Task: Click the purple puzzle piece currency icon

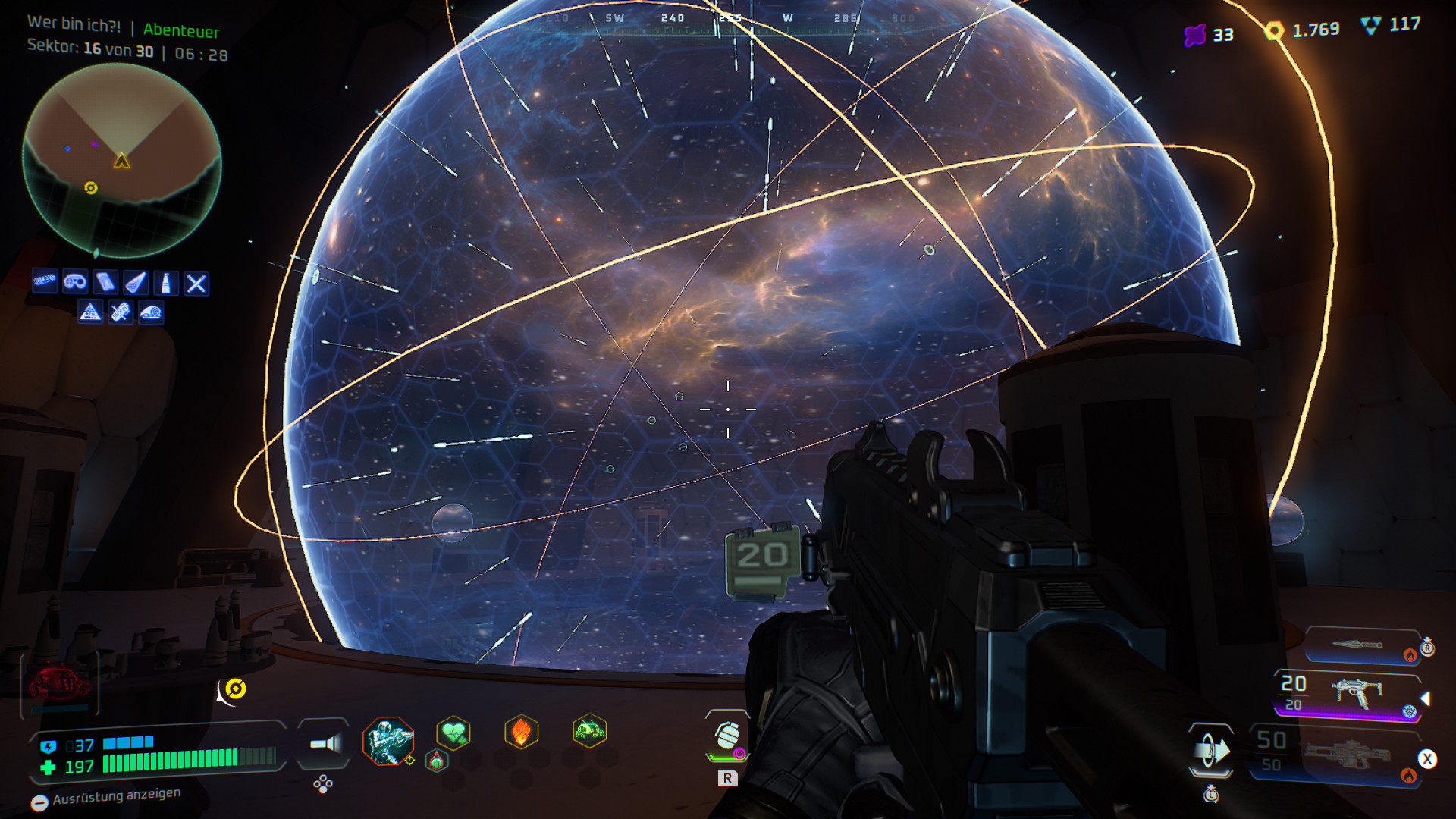Action: 1195,35
